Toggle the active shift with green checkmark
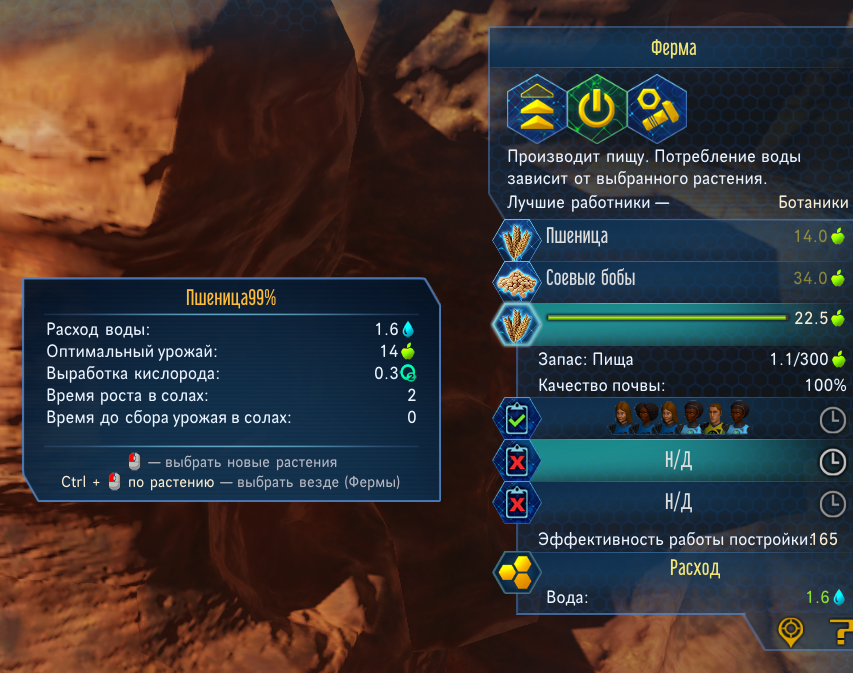This screenshot has height=673, width=853. [x=517, y=420]
